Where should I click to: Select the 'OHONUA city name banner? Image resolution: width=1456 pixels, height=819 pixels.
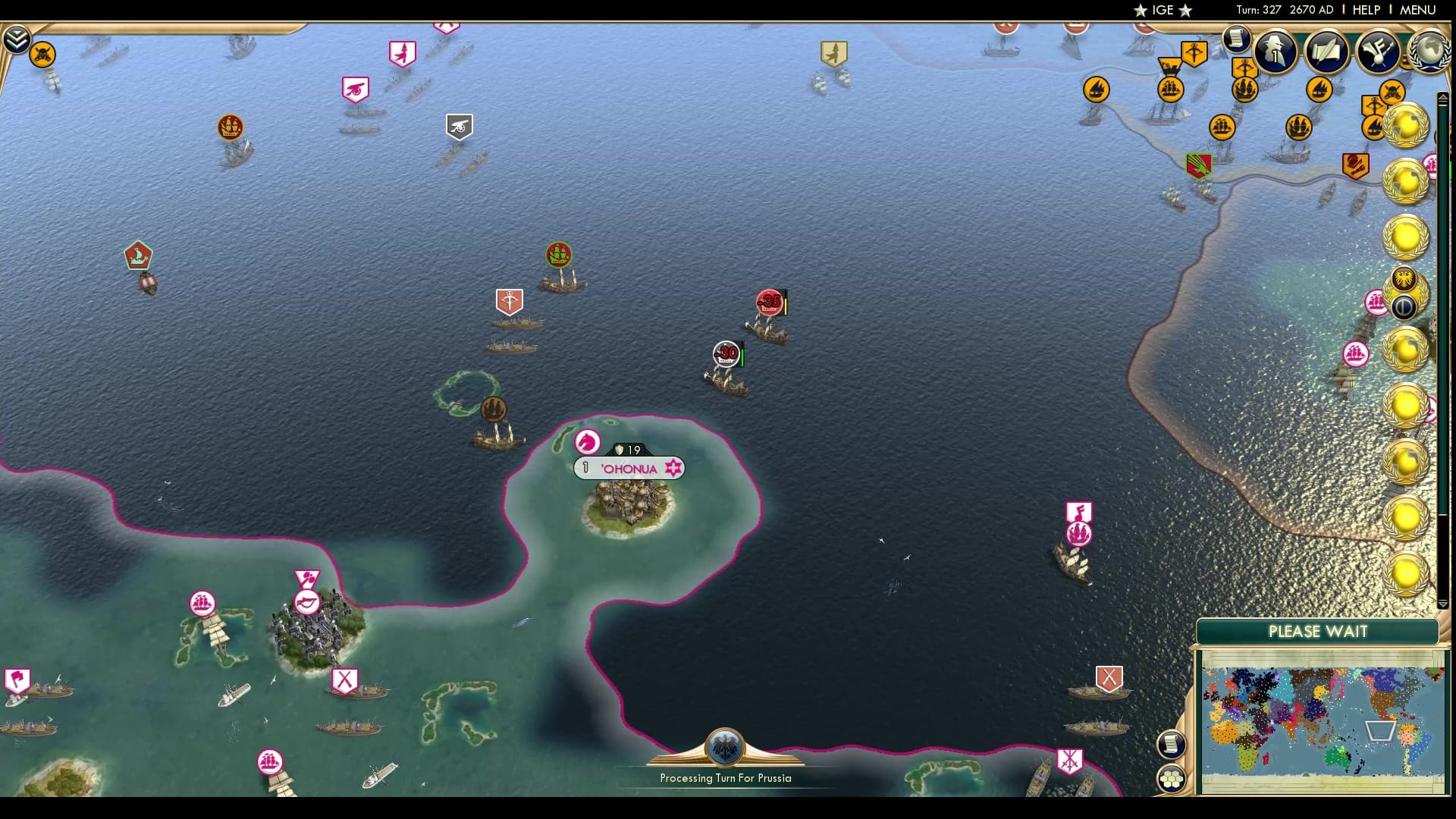(x=629, y=468)
